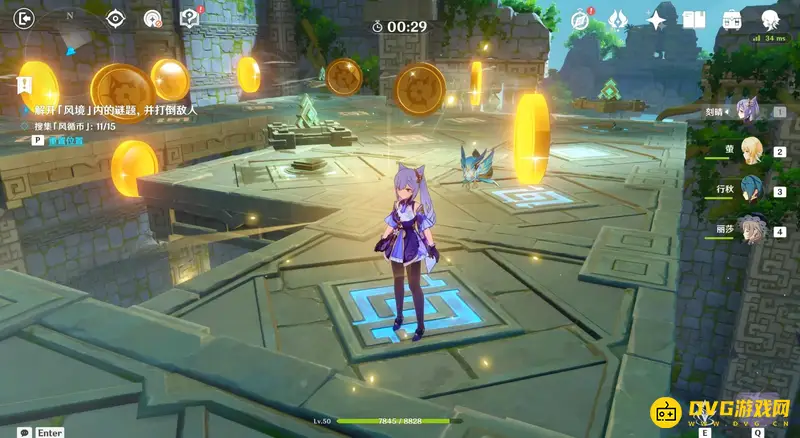
Task: Click the crosshair eye icon
Action: [116, 18]
